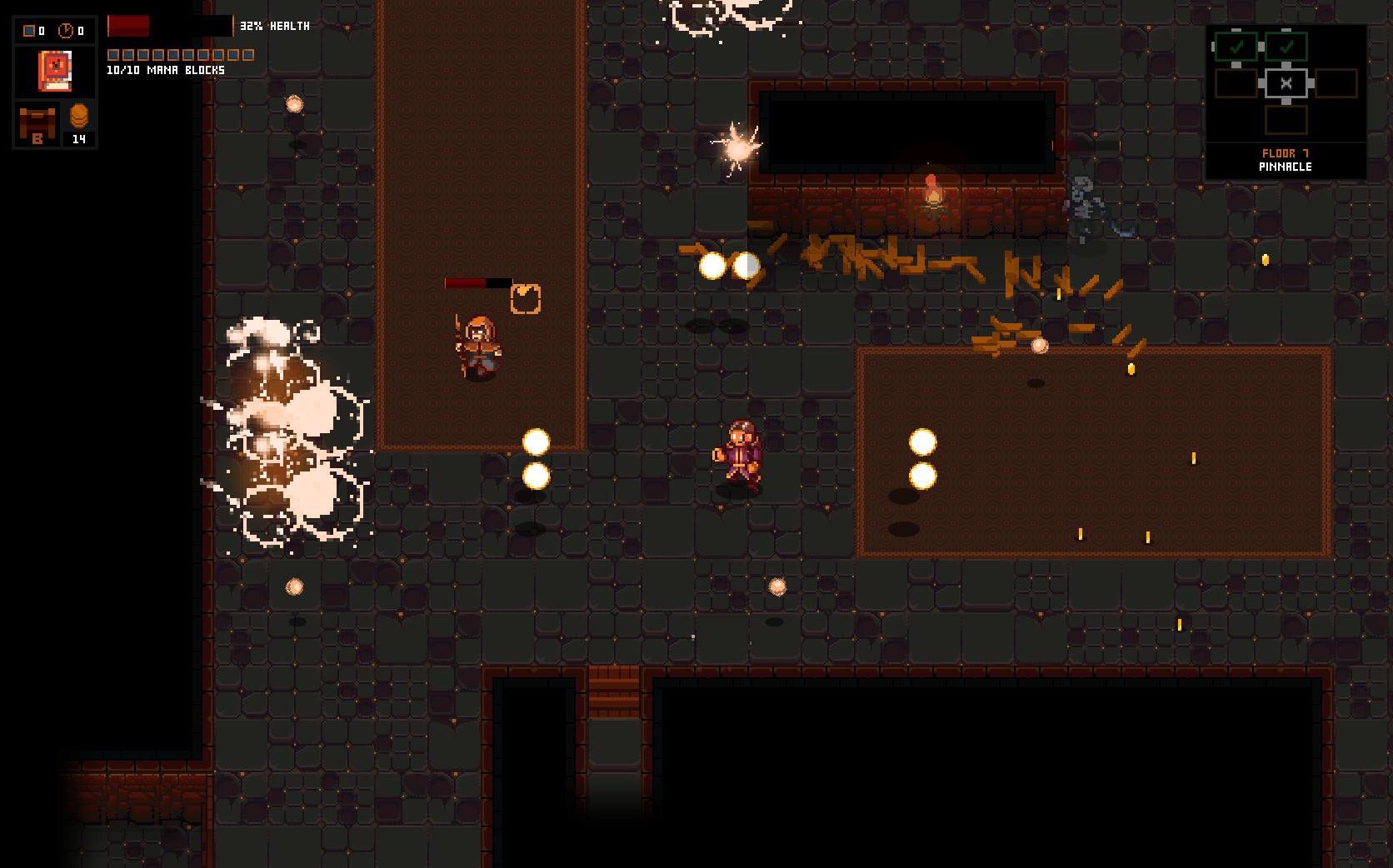Screen dimensions: 1393x868
Task: Click the PINNACLE floor name
Action: (x=1284, y=166)
